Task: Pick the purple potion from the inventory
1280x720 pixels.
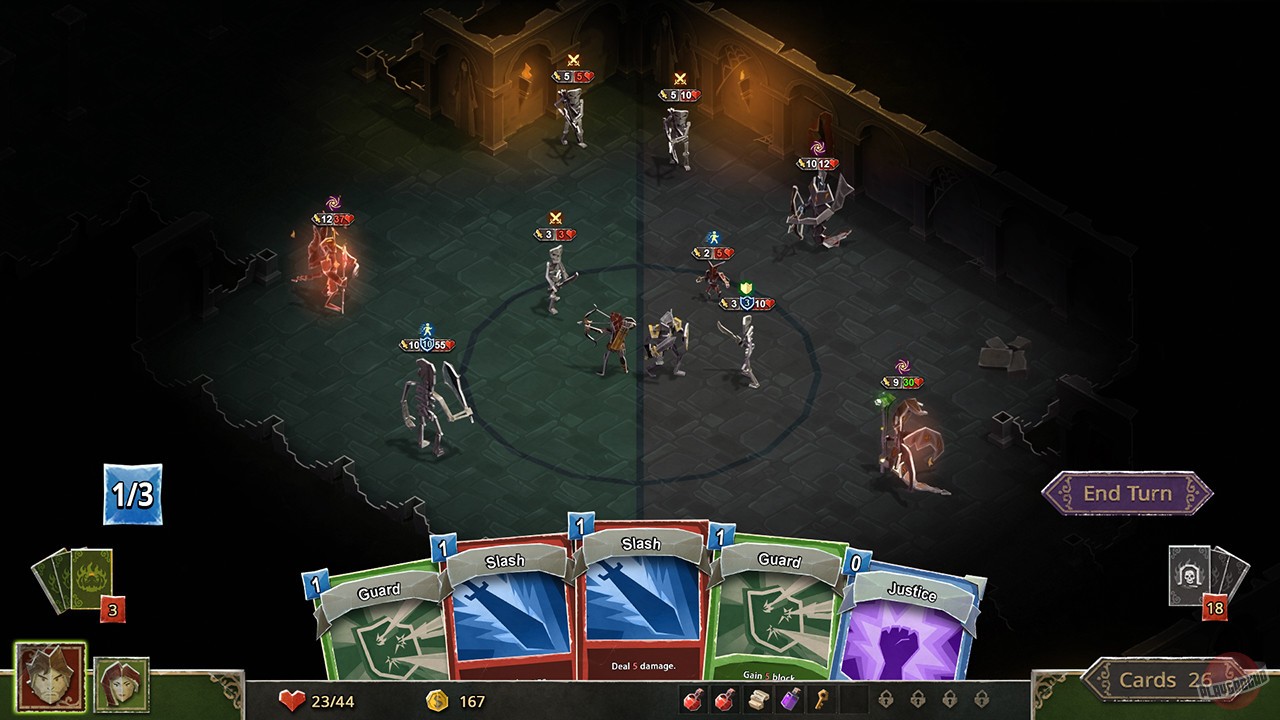Action: pyautogui.click(x=791, y=699)
